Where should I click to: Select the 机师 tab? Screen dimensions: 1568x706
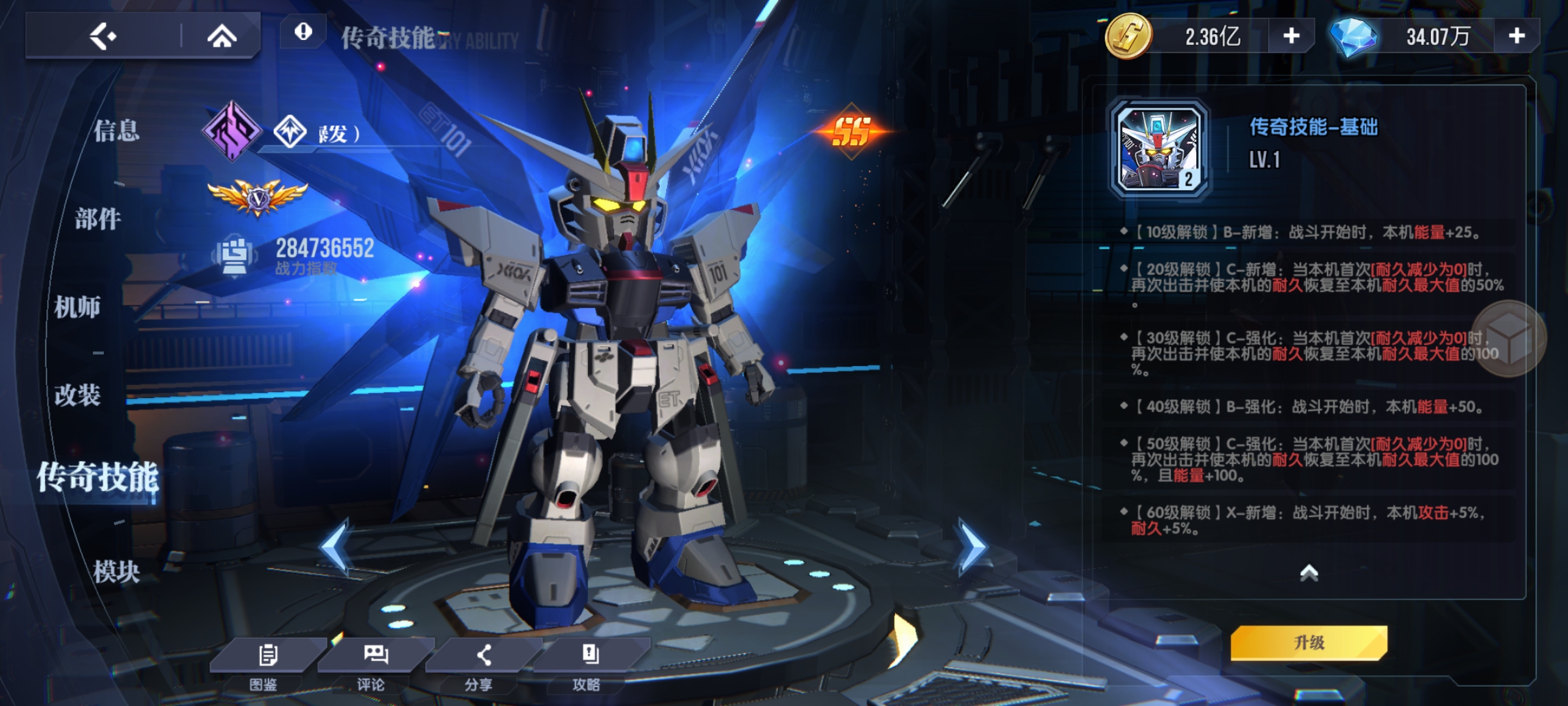point(77,307)
